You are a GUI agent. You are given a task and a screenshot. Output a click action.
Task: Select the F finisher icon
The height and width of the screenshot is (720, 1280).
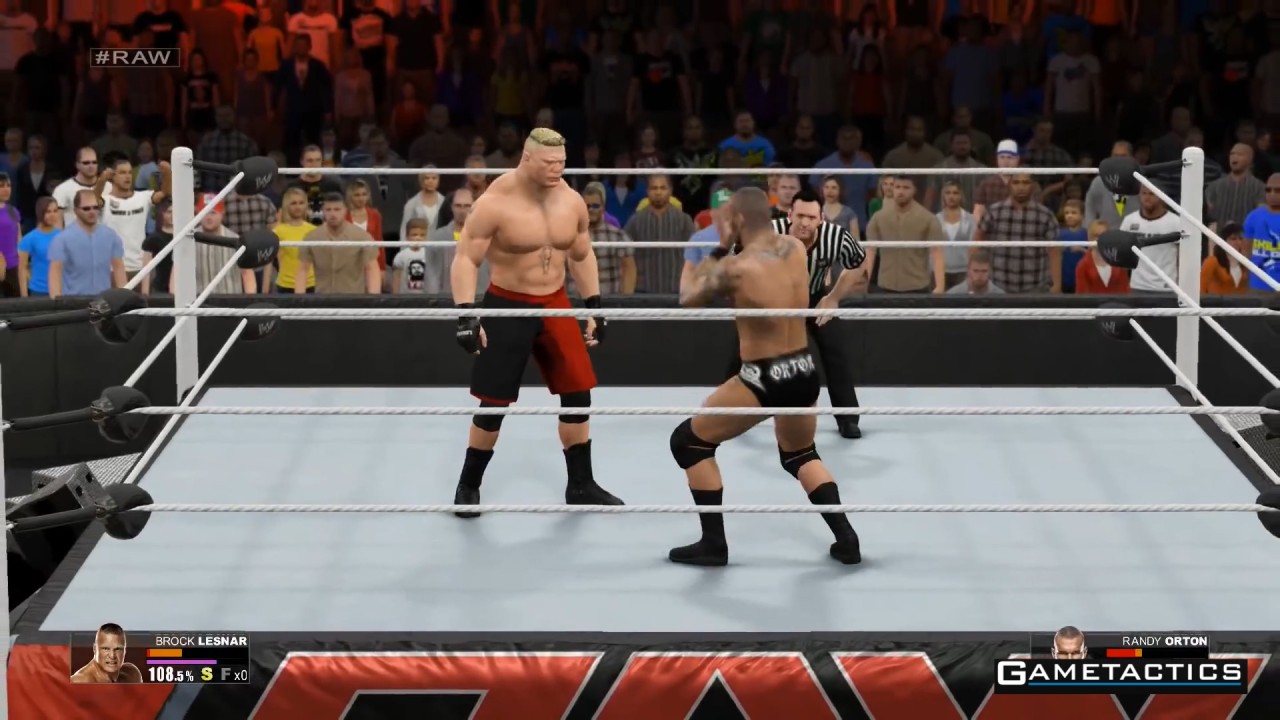coord(226,675)
